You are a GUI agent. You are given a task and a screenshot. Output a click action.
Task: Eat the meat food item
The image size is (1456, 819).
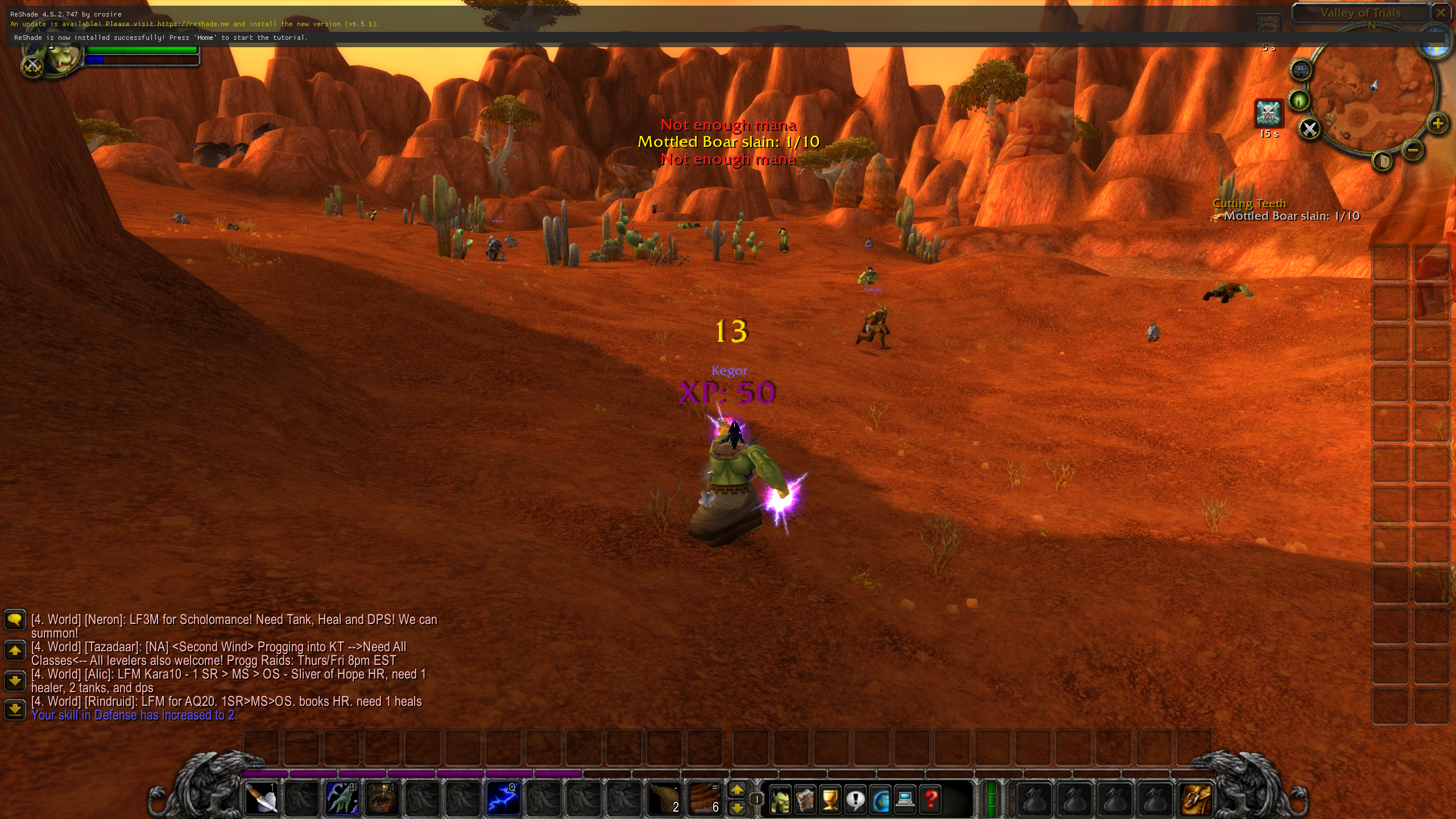pos(705,799)
